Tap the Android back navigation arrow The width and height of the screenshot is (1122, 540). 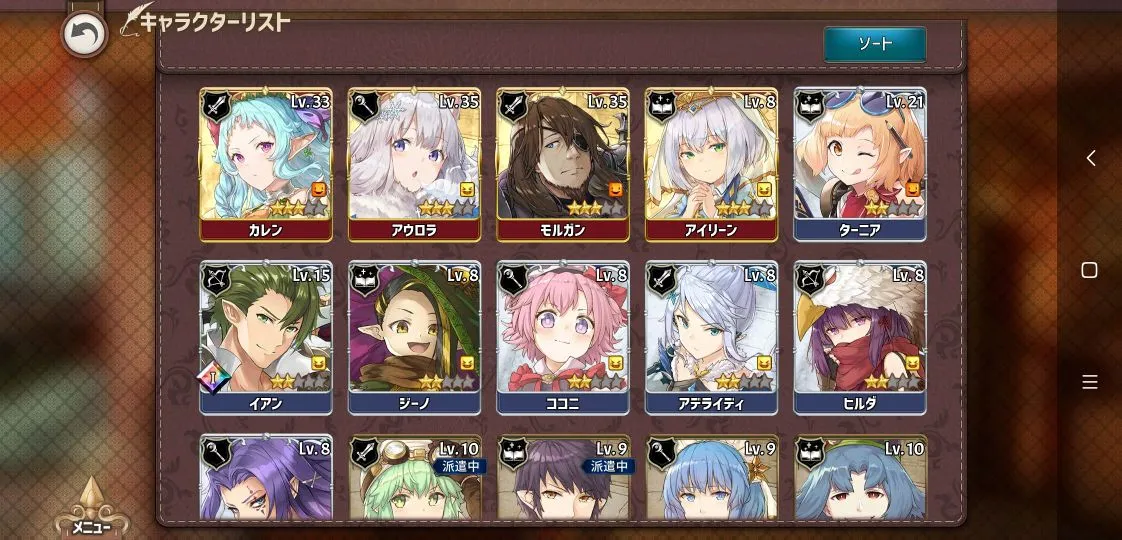1090,158
